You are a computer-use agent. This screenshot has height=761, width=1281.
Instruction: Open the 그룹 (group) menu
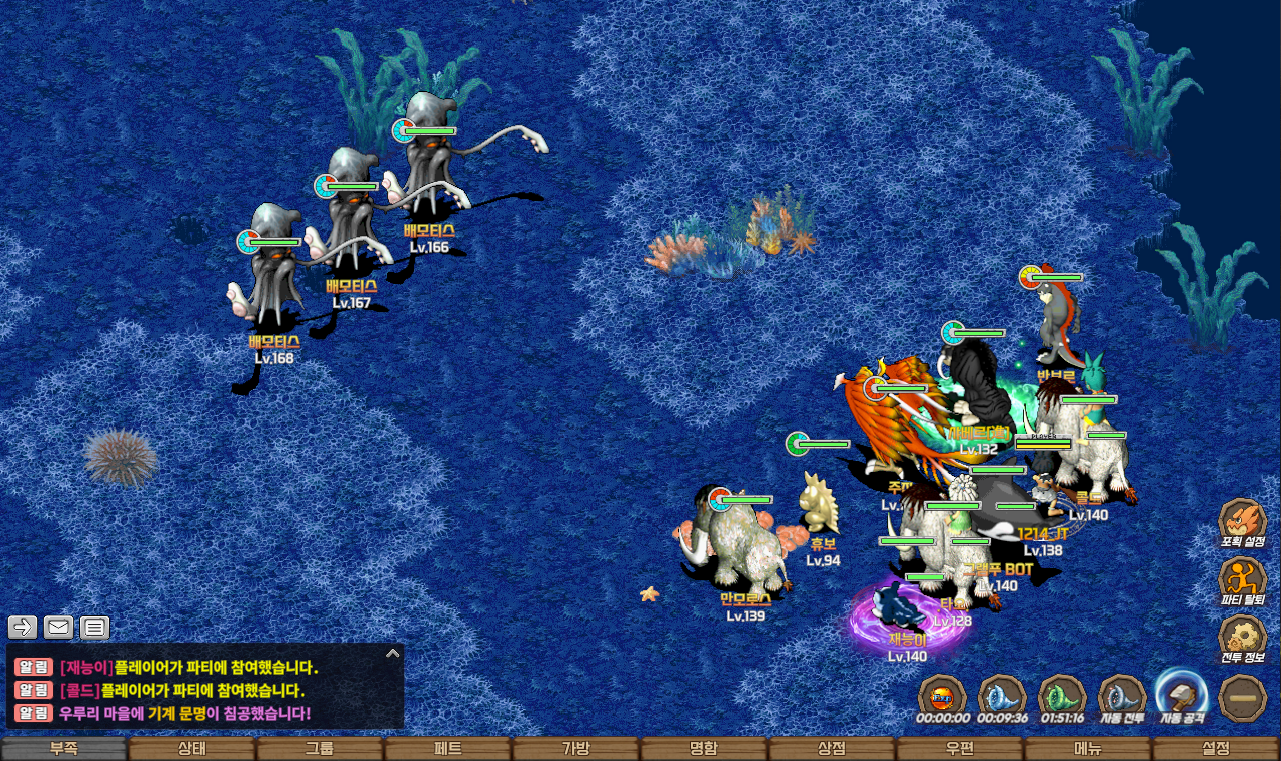pyautogui.click(x=320, y=749)
